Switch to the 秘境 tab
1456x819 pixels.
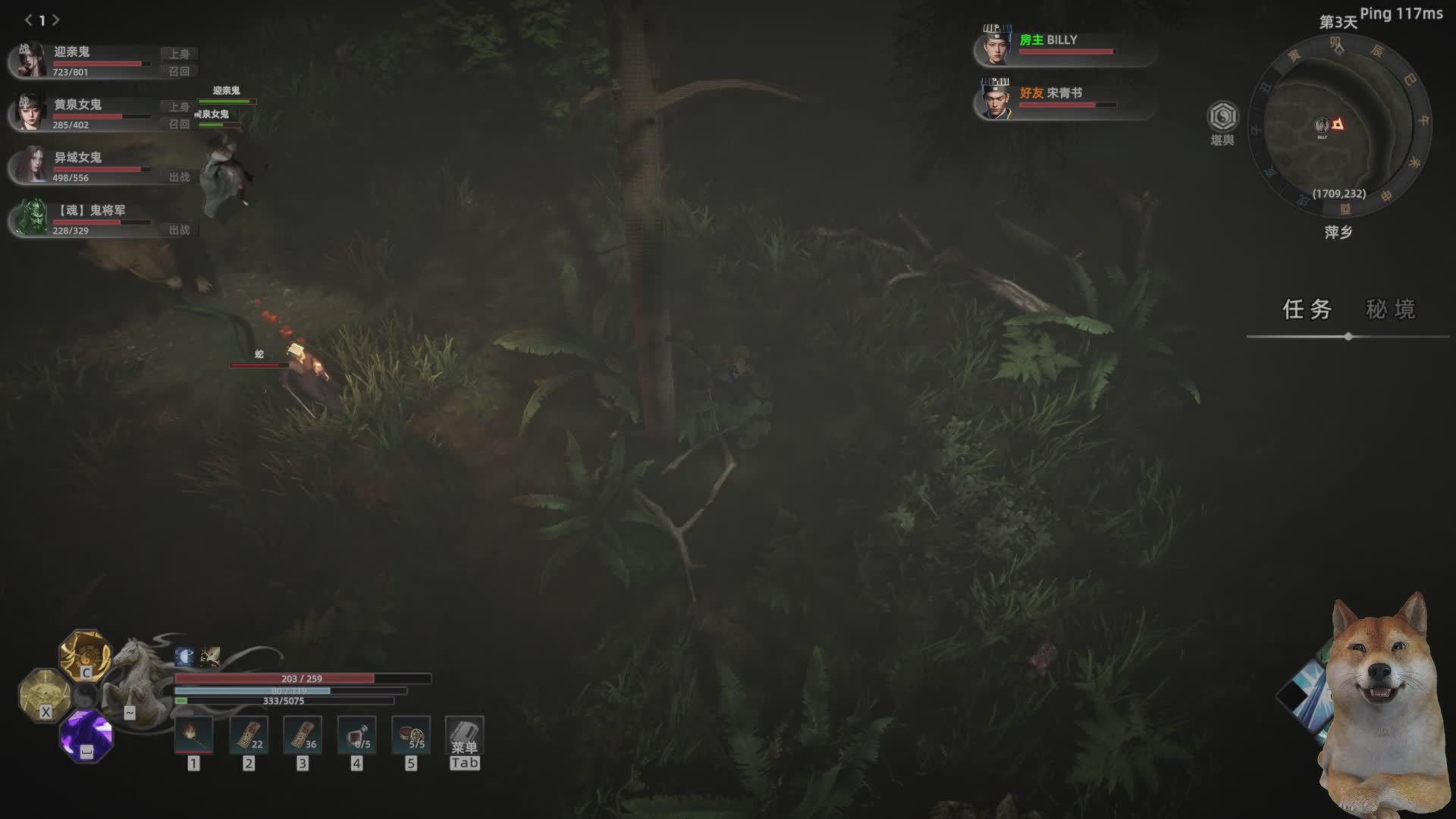point(1390,309)
